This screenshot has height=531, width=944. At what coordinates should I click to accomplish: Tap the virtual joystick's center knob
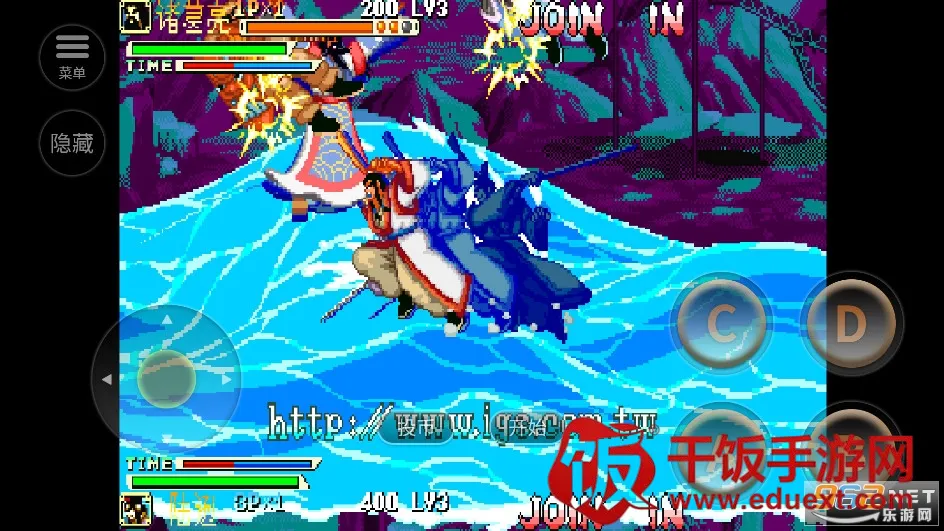[x=166, y=379]
